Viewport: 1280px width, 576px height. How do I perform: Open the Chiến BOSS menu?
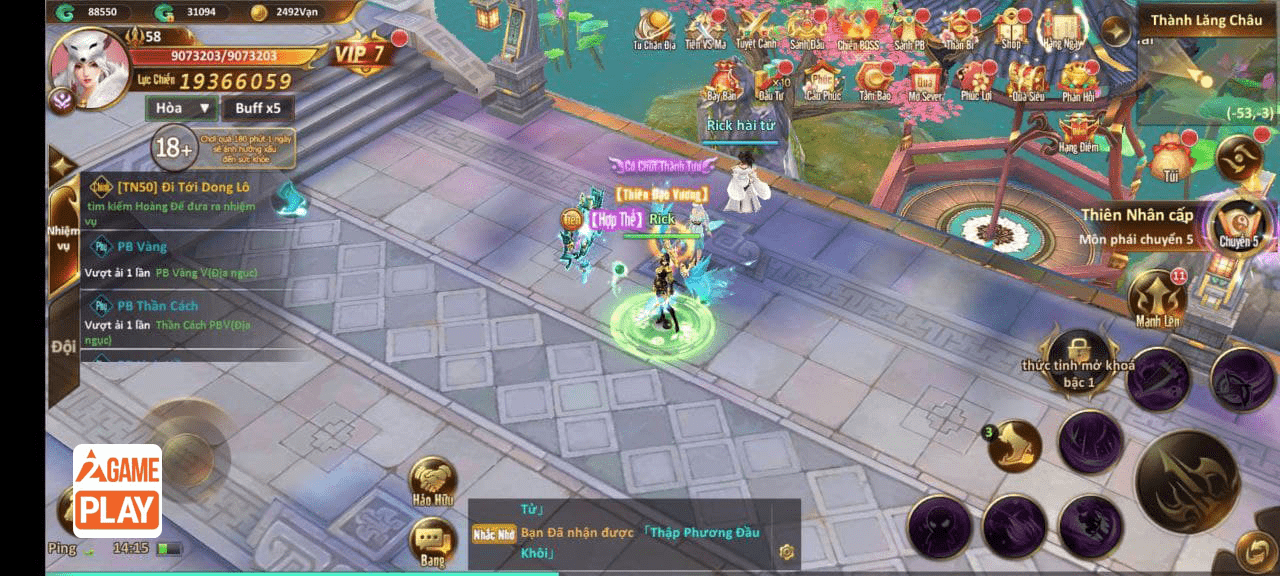click(x=858, y=29)
